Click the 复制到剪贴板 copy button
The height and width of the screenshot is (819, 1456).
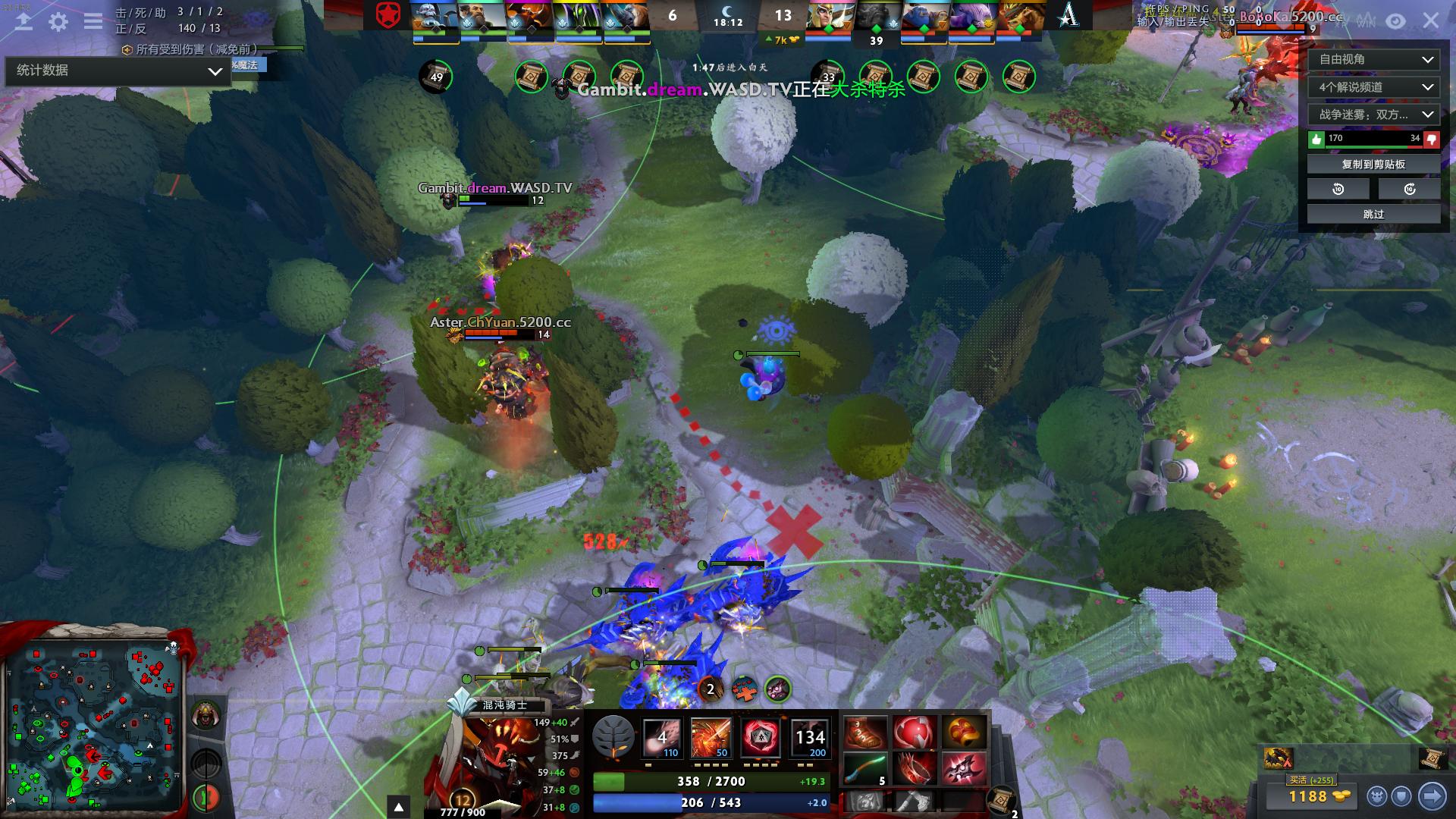pos(1373,164)
